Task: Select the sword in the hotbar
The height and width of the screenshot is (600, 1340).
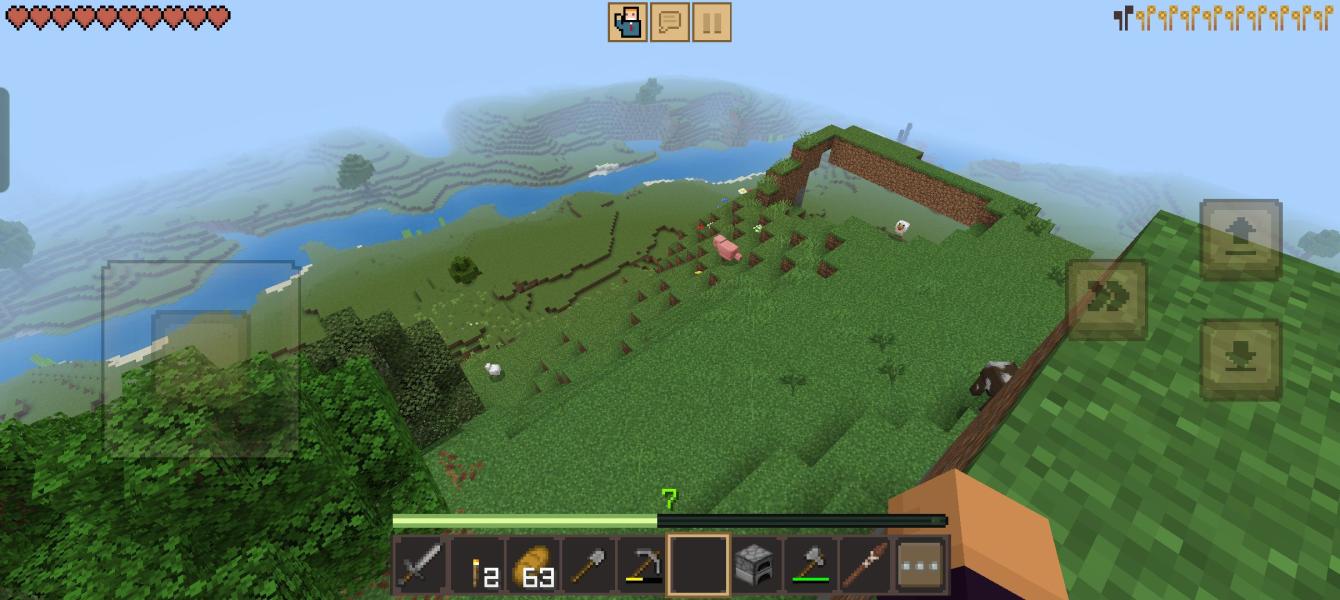Action: 420,565
